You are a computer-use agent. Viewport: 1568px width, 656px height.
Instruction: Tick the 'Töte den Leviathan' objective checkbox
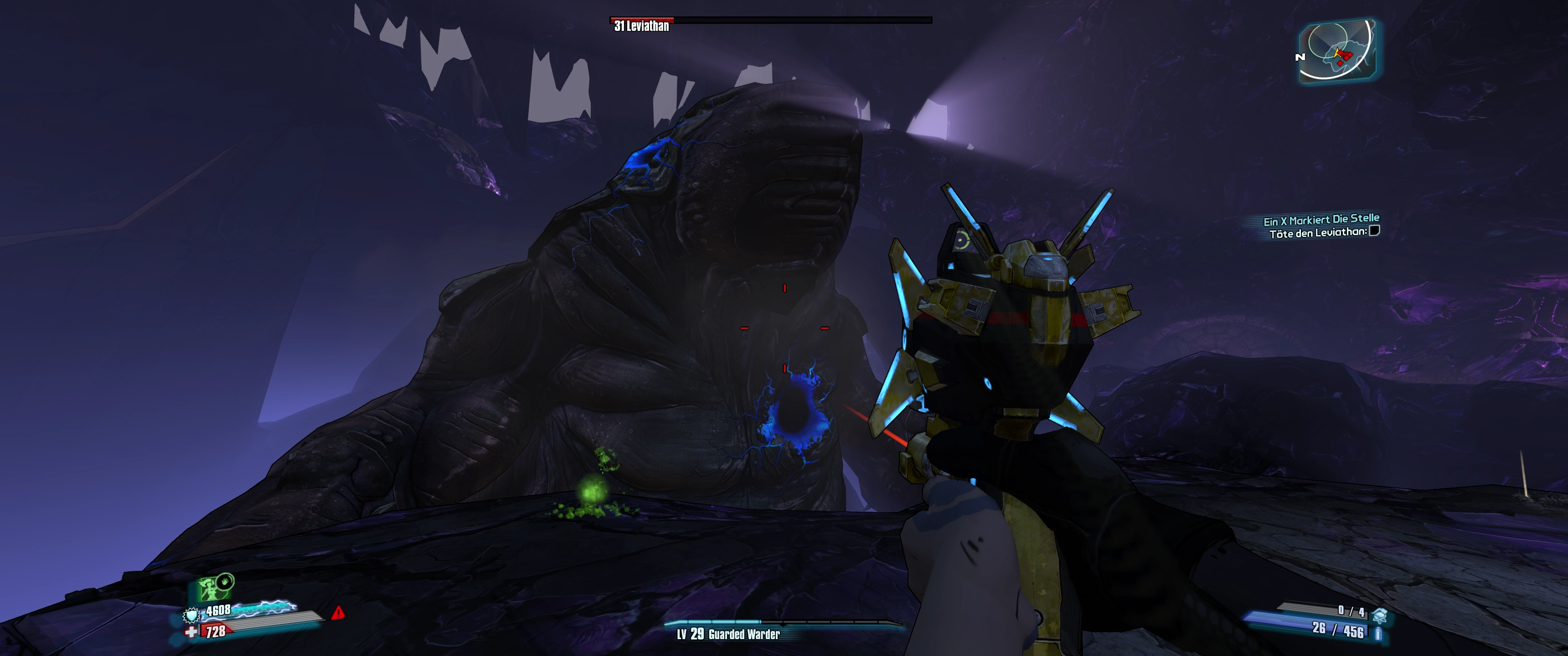[x=1374, y=231]
